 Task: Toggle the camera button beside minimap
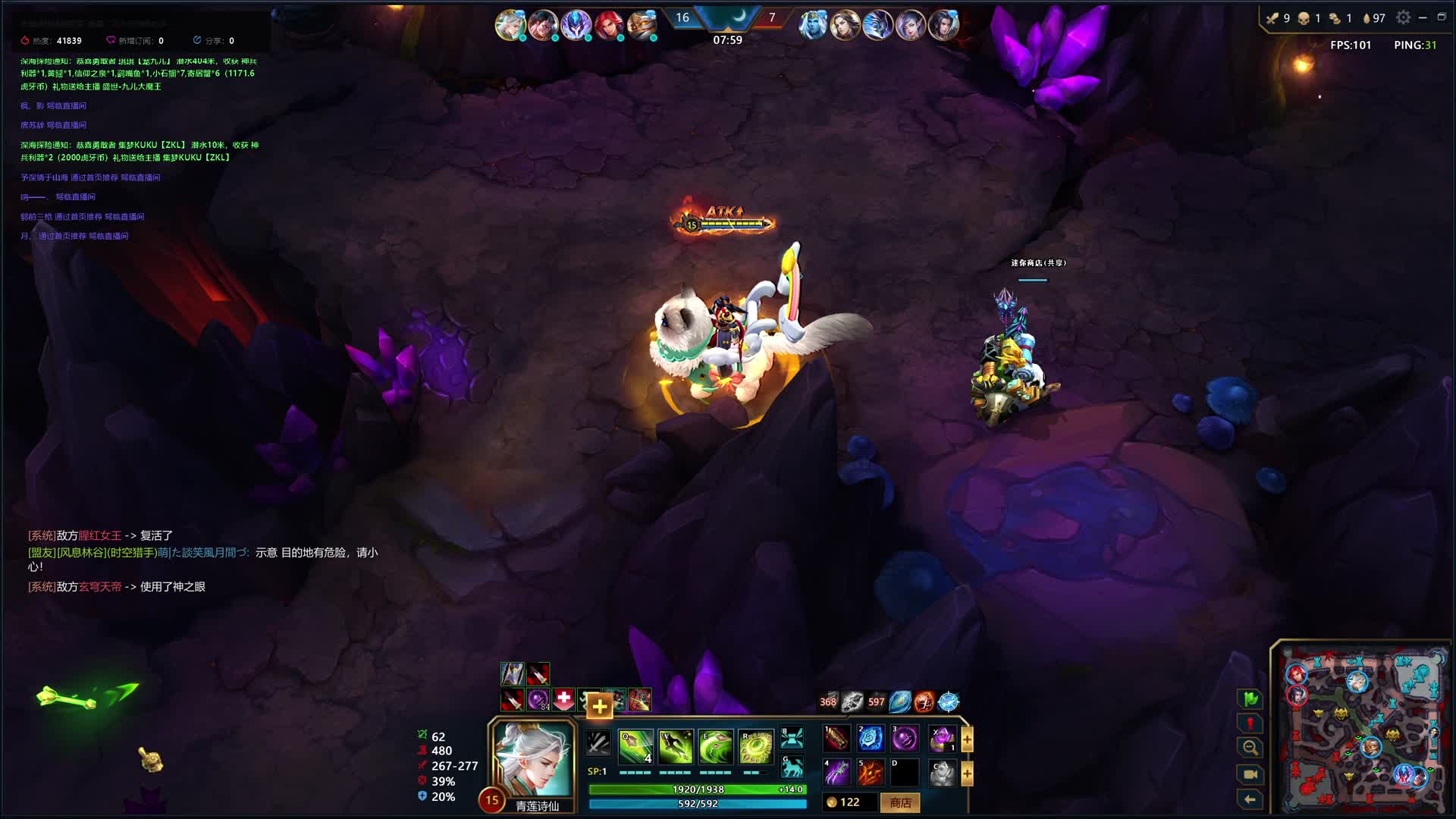point(1250,774)
